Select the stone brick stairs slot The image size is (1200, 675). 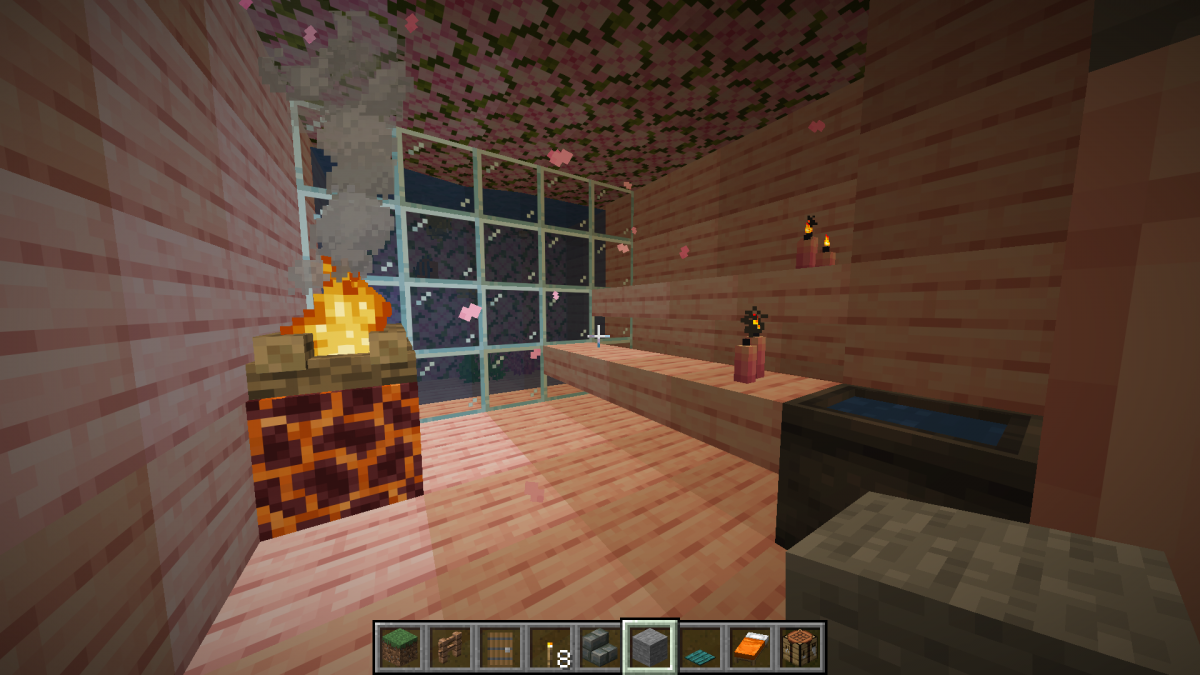(x=600, y=647)
